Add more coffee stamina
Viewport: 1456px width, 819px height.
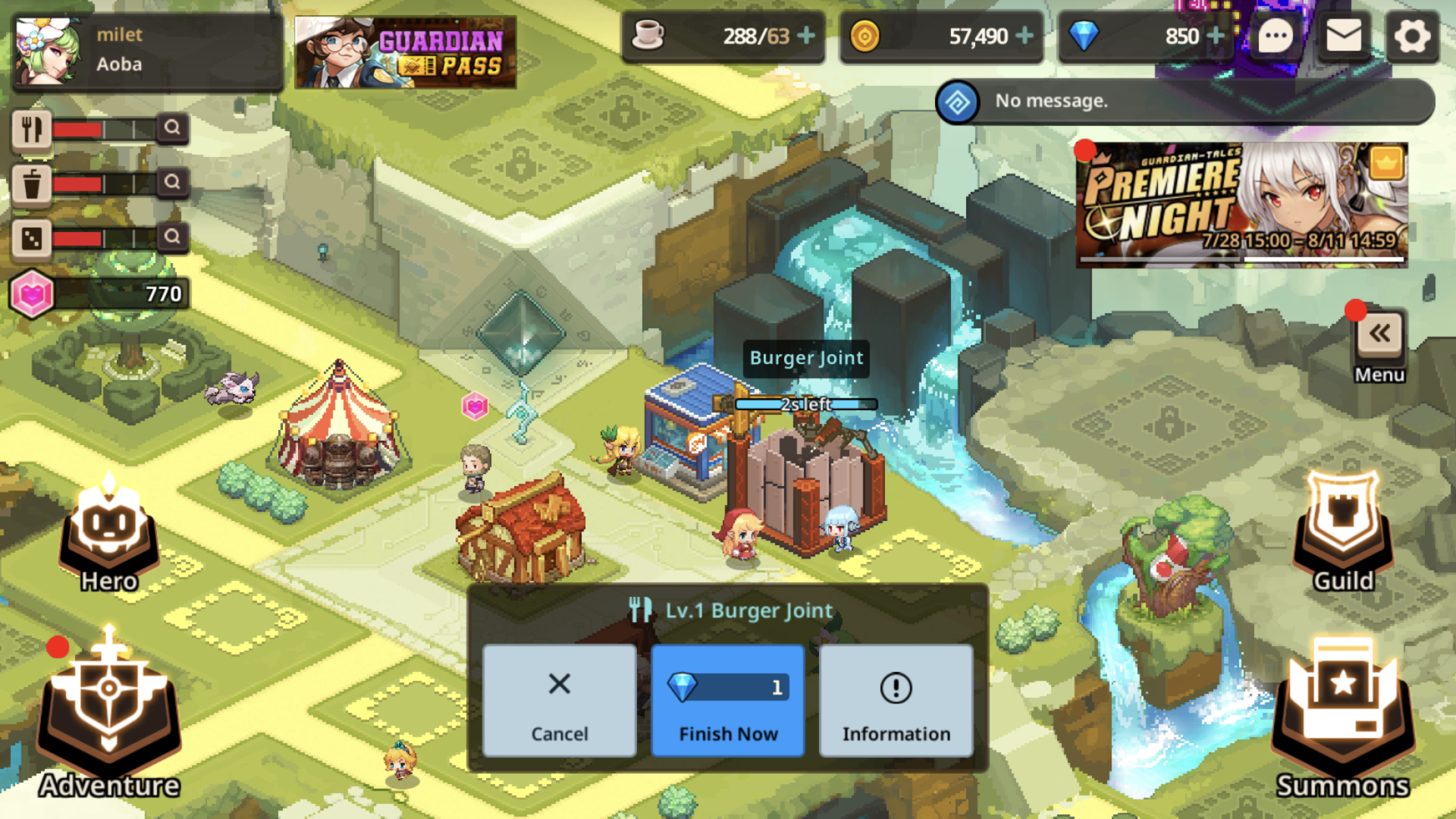(807, 36)
